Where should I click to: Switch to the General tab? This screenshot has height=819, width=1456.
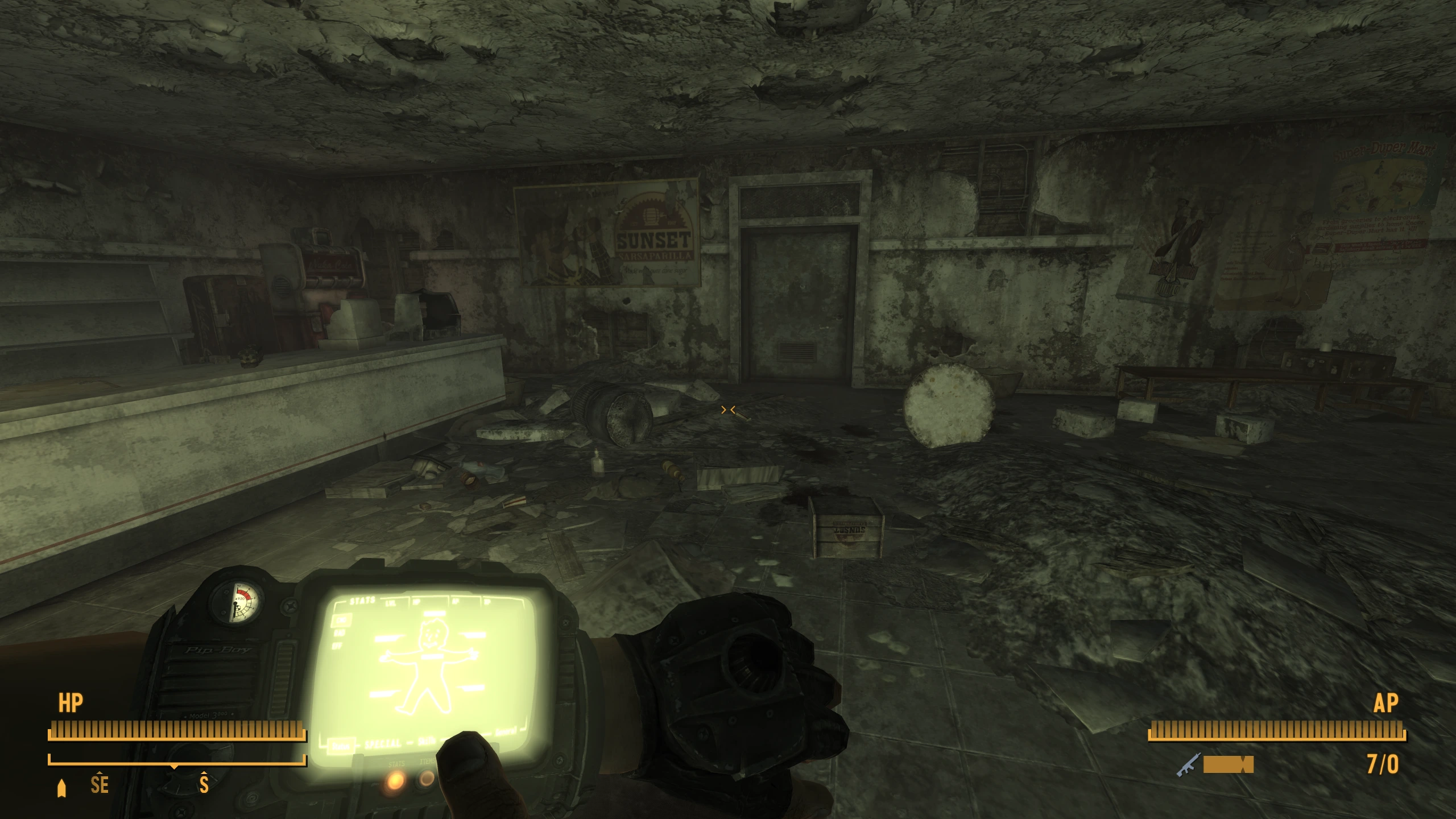(505, 732)
